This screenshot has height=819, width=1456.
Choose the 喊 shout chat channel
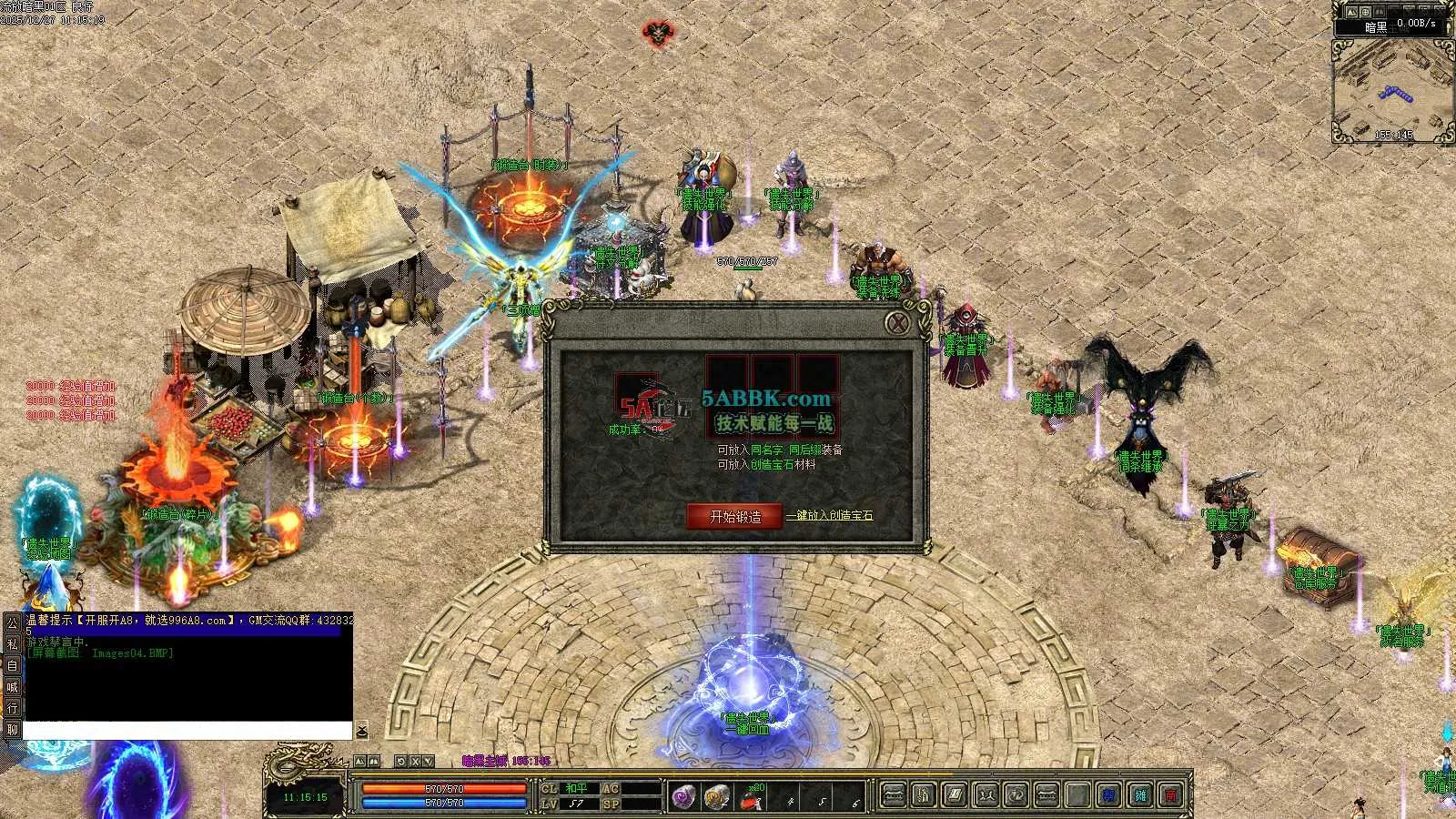tap(12, 686)
